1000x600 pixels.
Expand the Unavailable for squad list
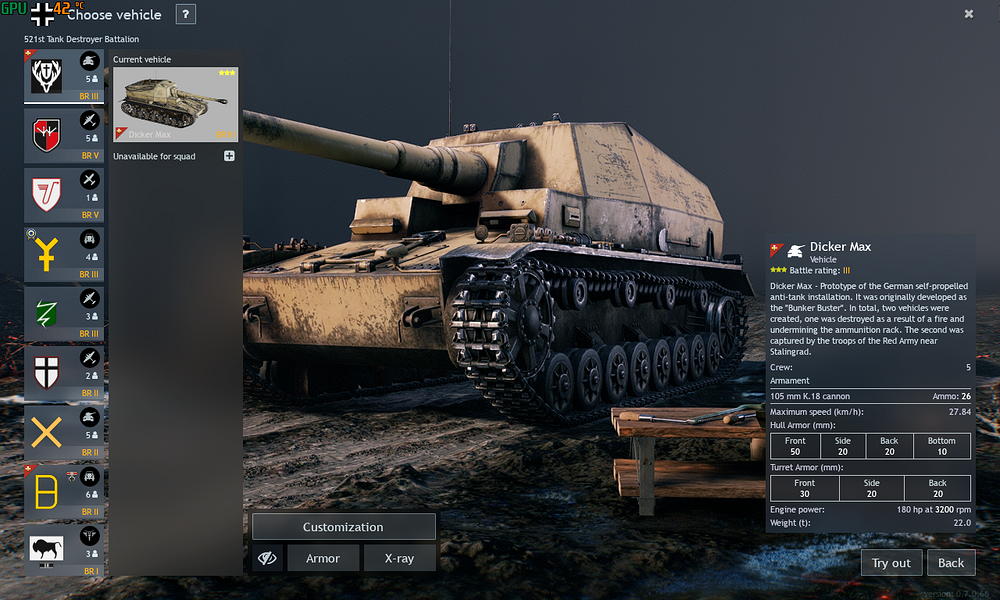pos(229,156)
